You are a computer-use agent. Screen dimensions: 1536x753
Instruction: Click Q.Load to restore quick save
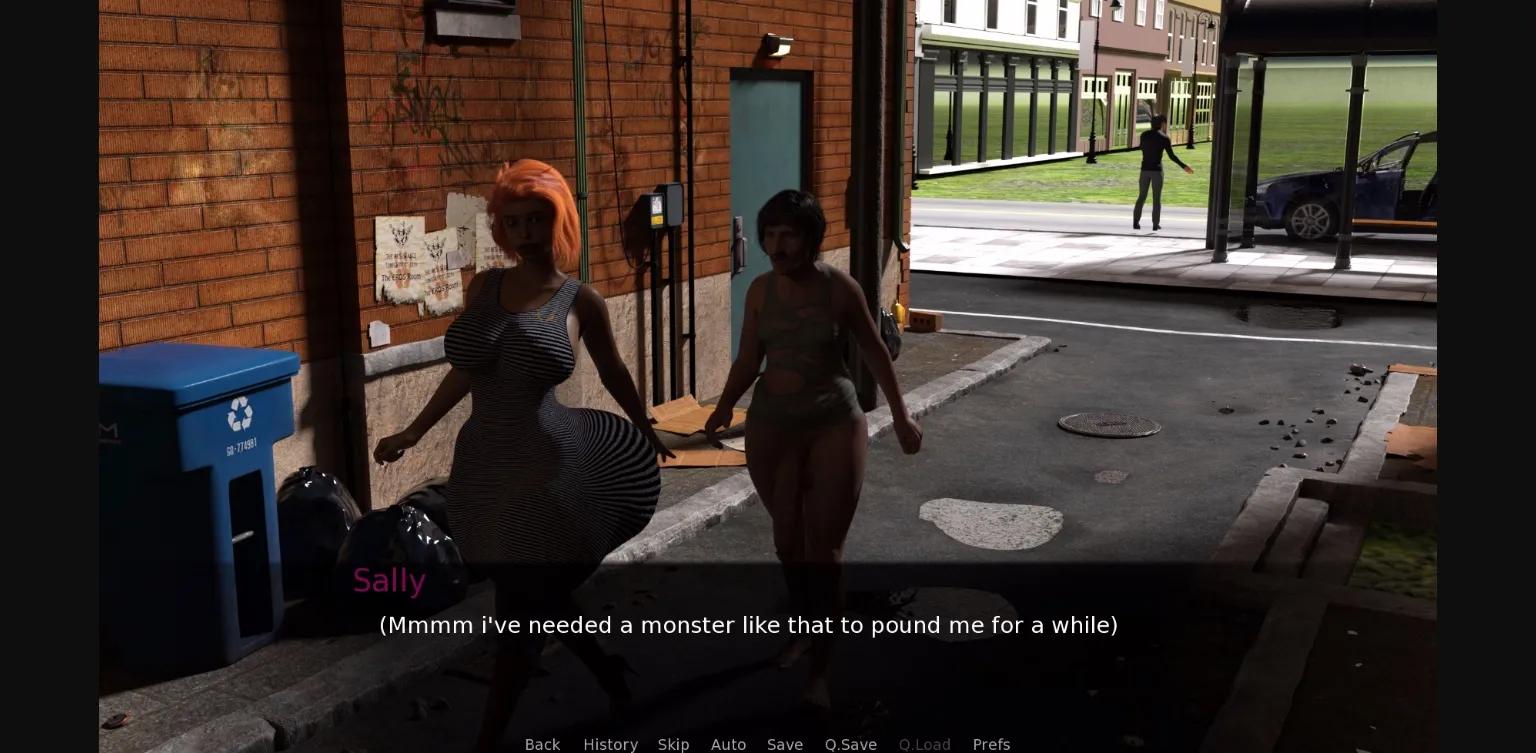[x=924, y=745]
